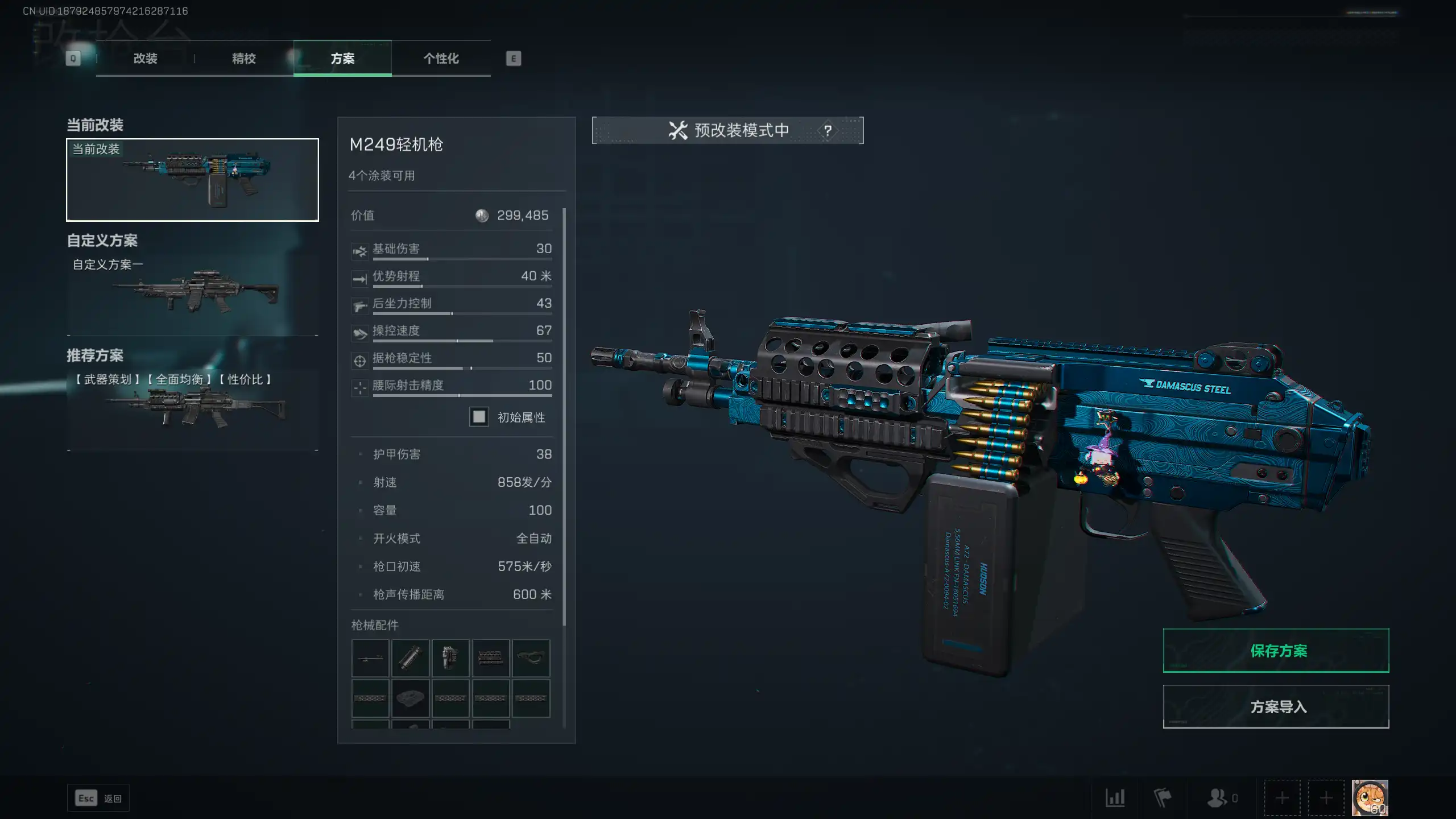Click the 保存方案 button
The image size is (1456, 819).
click(1276, 651)
